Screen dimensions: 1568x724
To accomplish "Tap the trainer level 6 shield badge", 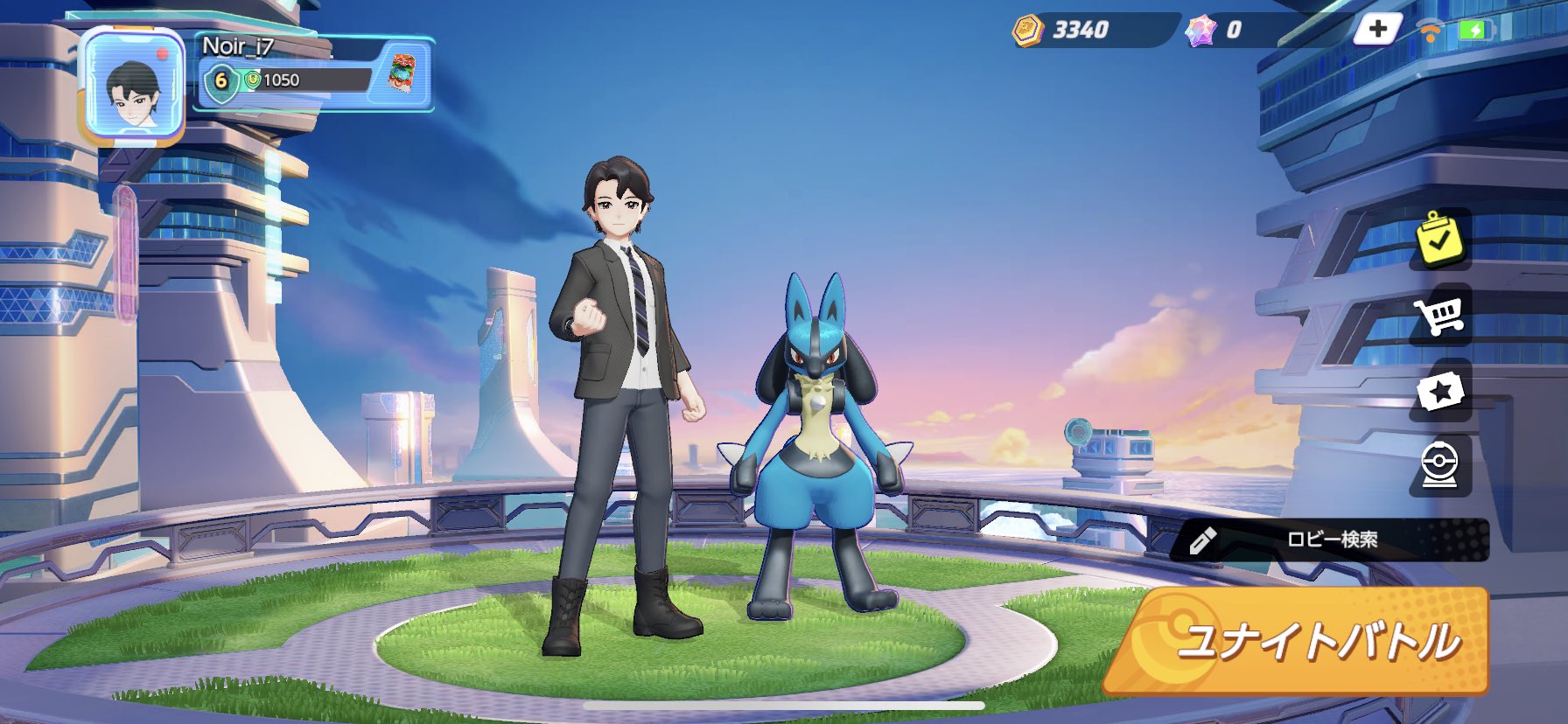I will (x=221, y=83).
